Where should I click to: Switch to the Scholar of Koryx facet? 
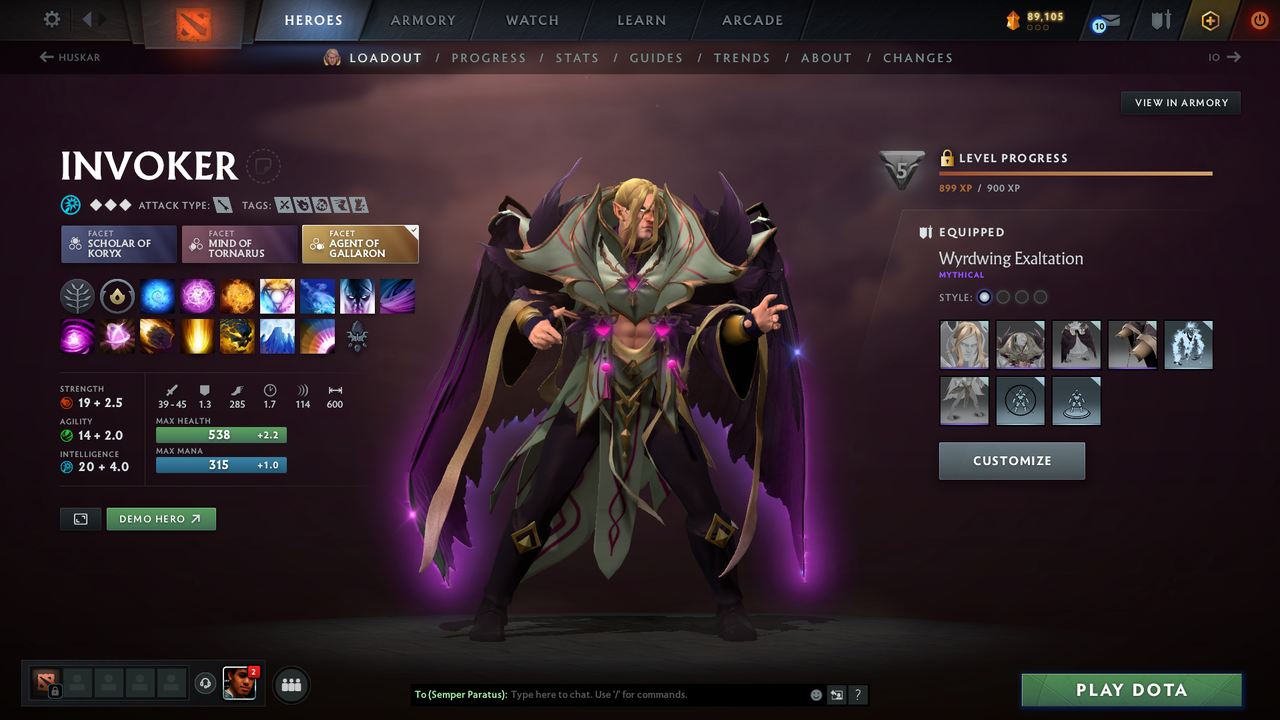[118, 243]
